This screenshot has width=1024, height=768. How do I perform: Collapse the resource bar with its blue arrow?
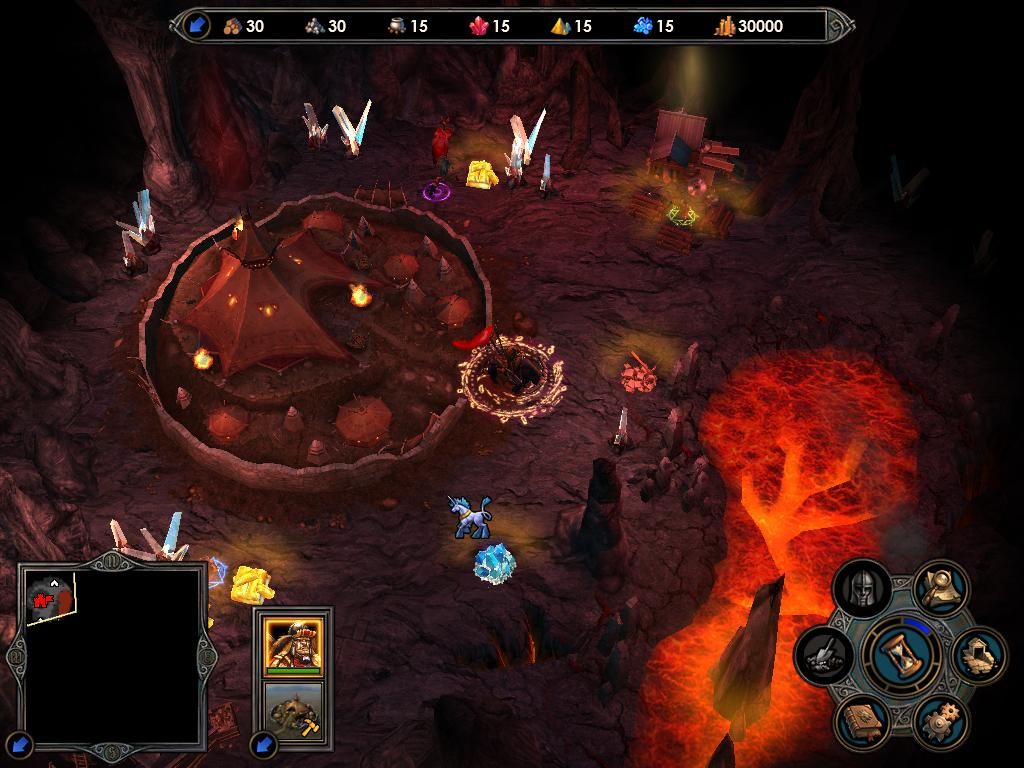196,26
